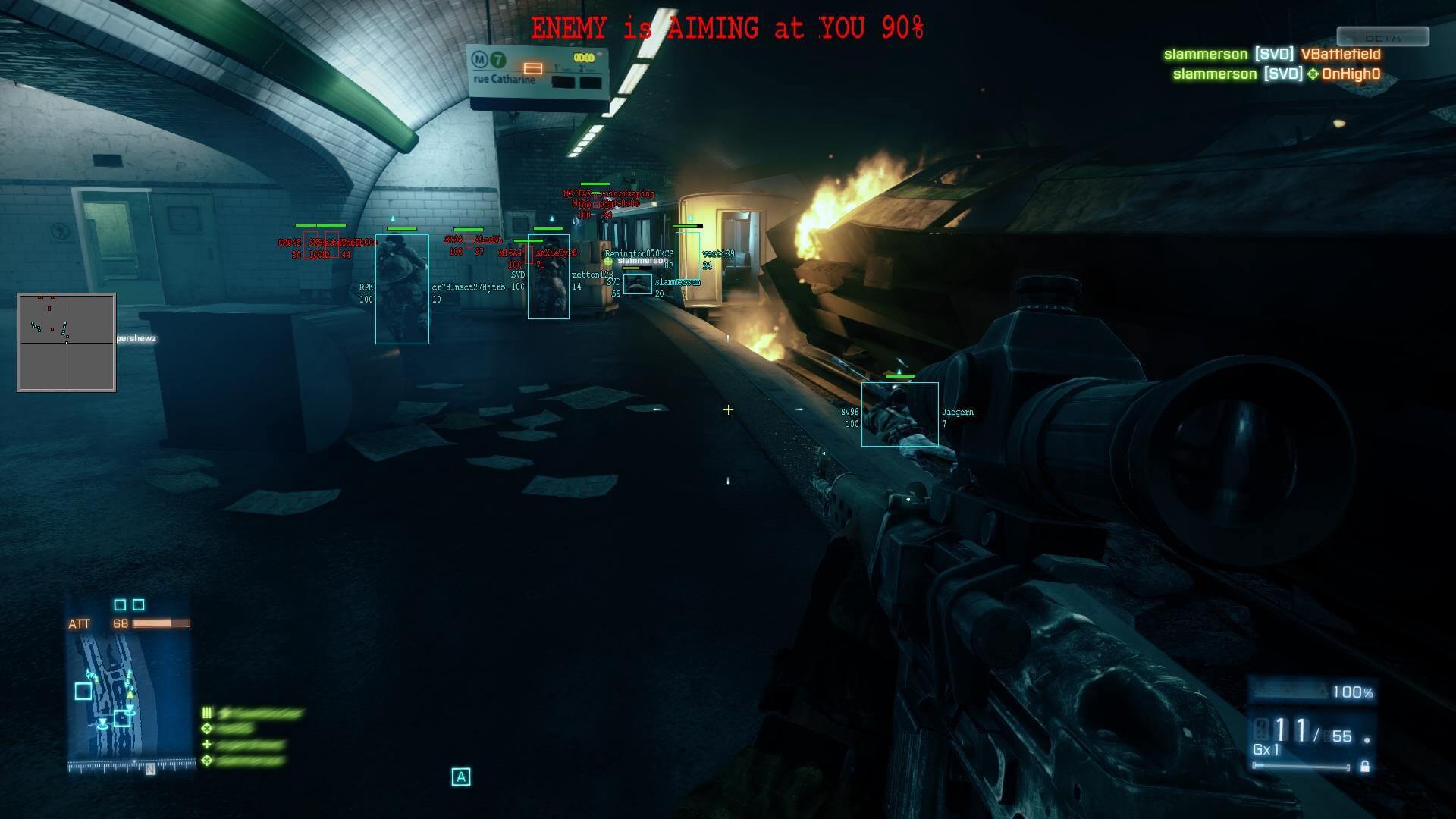Click the objective A marker indicator

[460, 776]
